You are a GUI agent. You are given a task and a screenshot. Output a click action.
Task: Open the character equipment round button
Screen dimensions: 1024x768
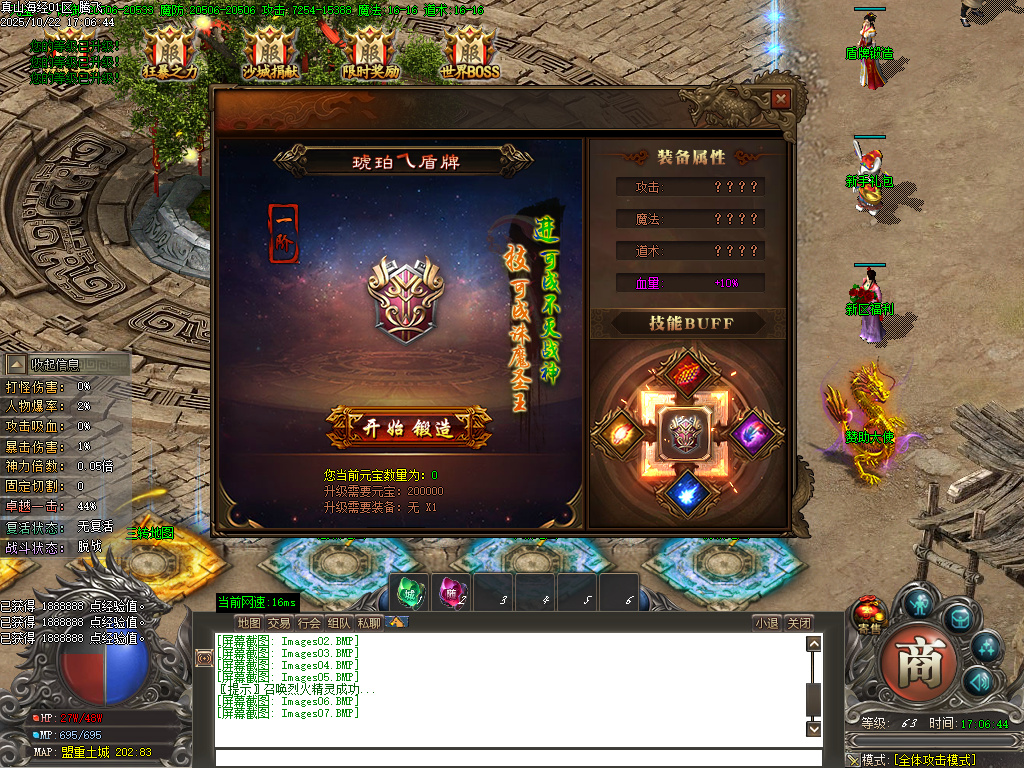(x=918, y=603)
